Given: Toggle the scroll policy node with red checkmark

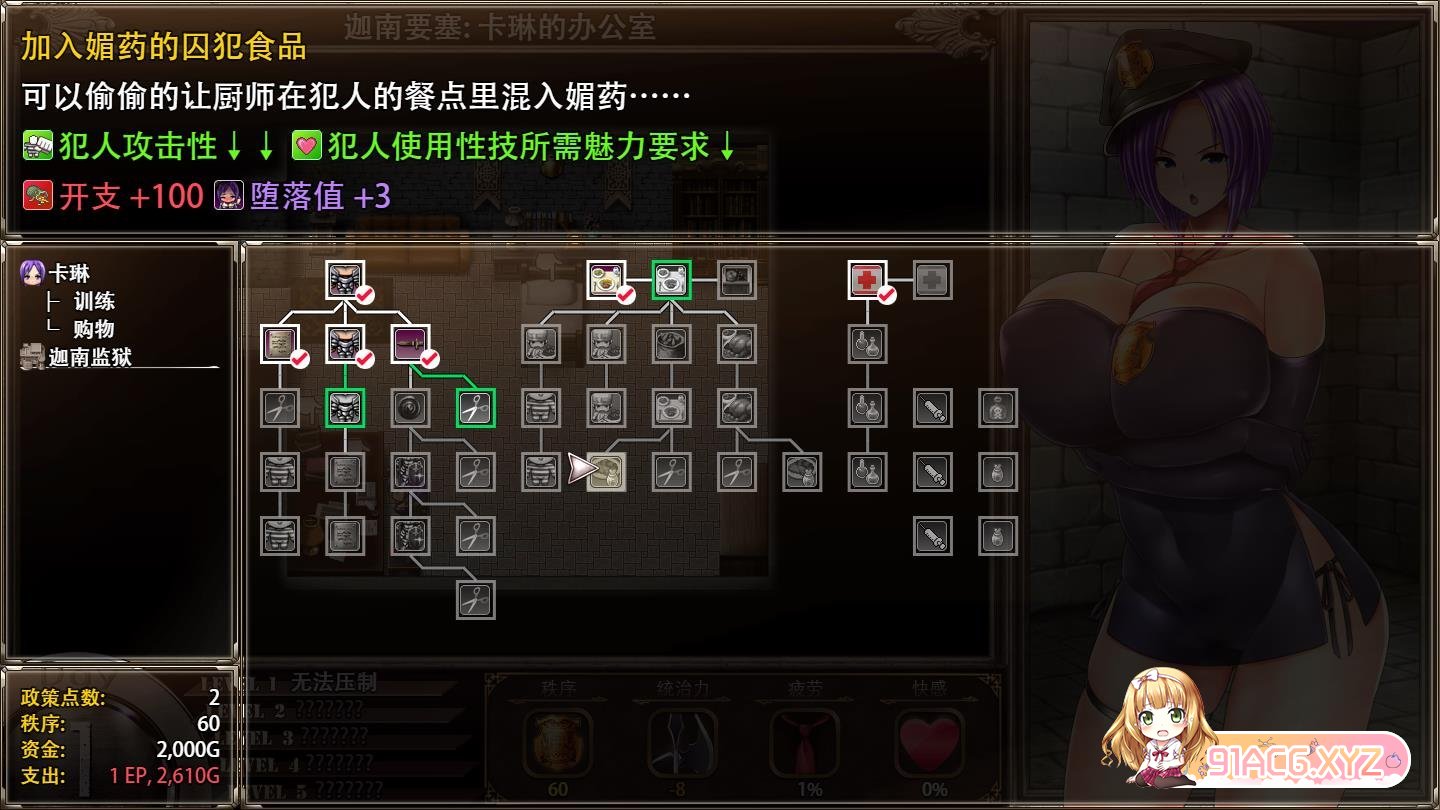Looking at the screenshot, I should [280, 343].
